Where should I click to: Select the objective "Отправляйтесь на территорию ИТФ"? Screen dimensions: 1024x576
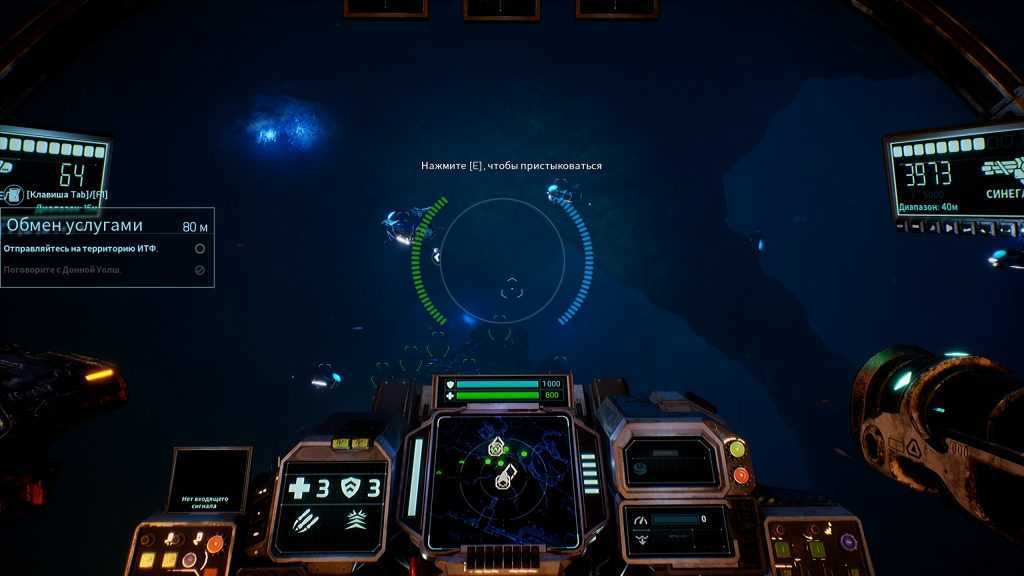81,248
